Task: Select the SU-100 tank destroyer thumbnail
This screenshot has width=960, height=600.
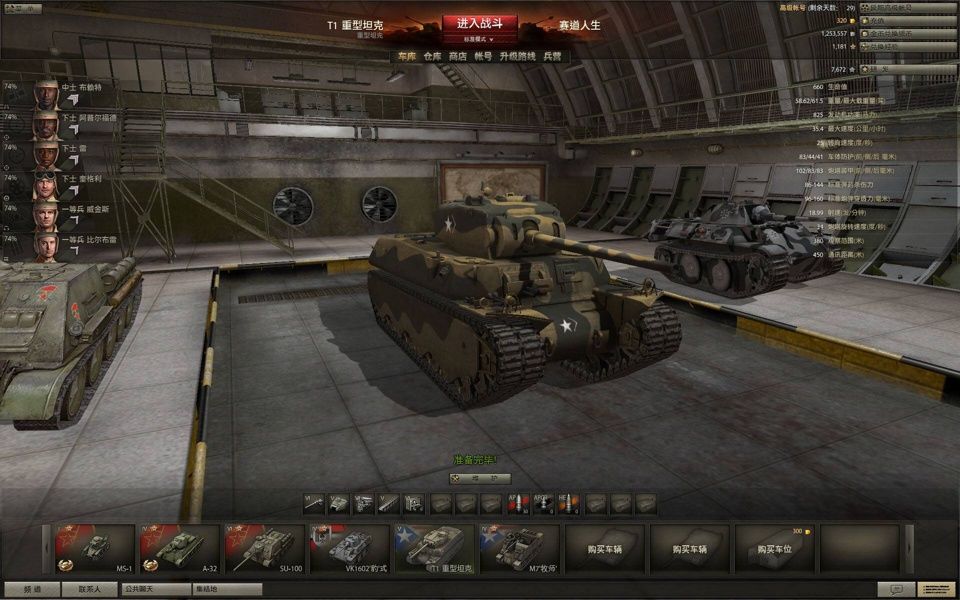Action: point(264,548)
